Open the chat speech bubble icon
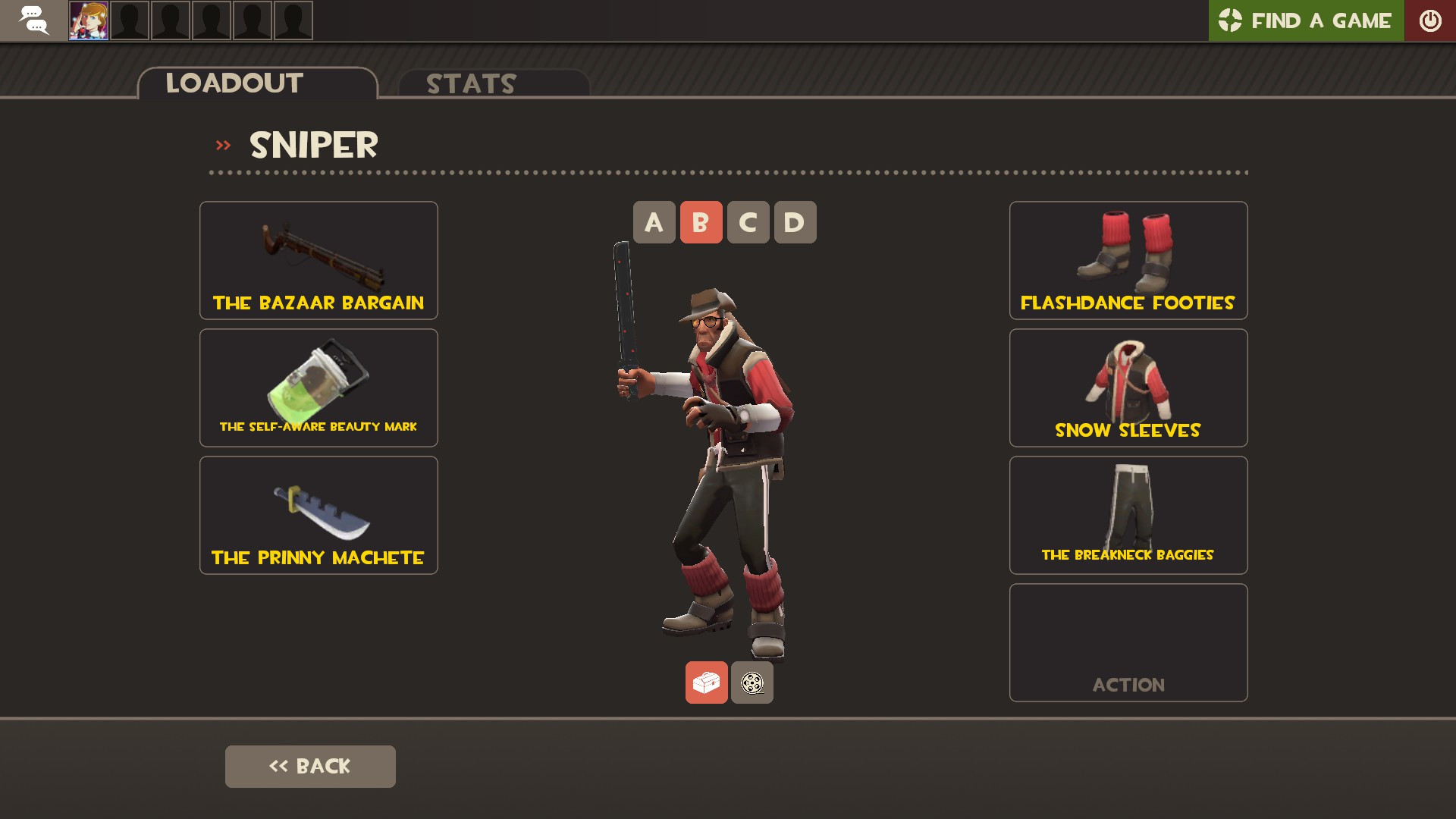 (x=33, y=20)
